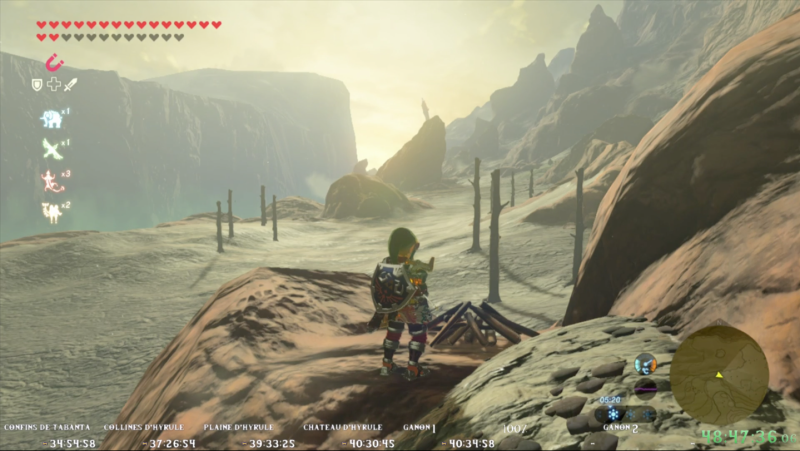Click the purple noise level meter
The image size is (800, 451).
(x=645, y=387)
